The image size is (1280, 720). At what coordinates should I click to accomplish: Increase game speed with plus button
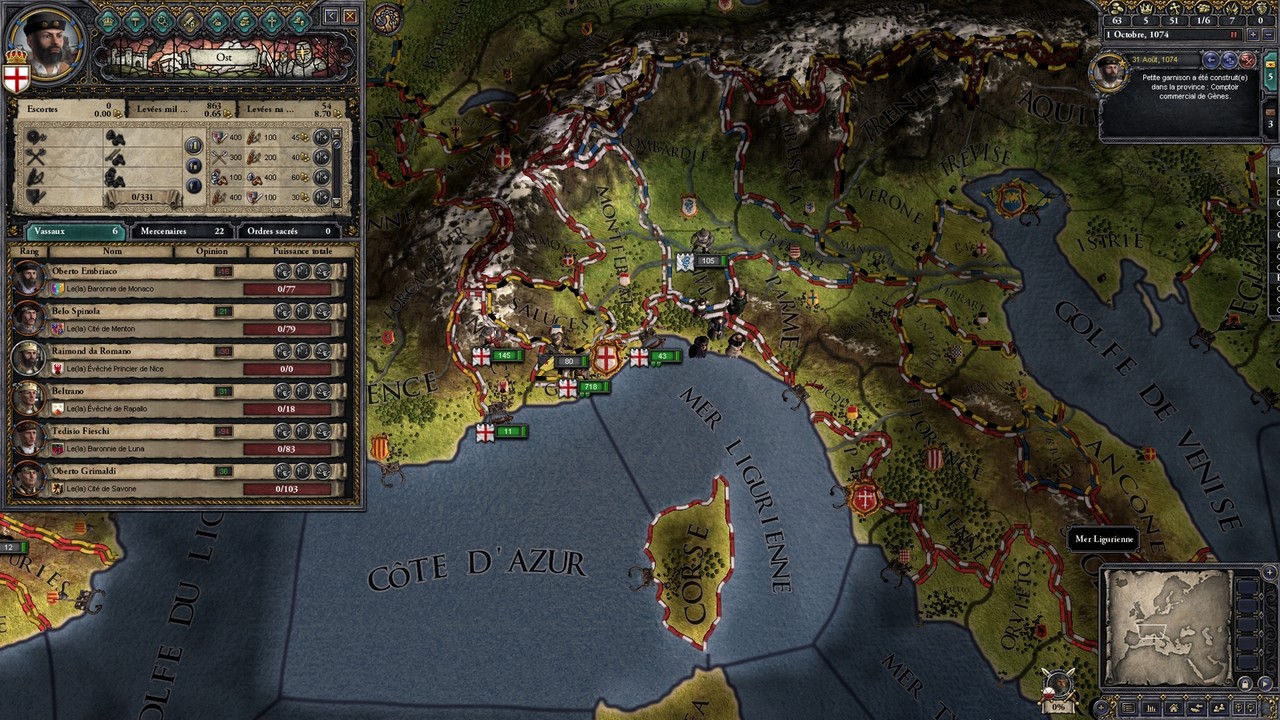coord(1252,34)
